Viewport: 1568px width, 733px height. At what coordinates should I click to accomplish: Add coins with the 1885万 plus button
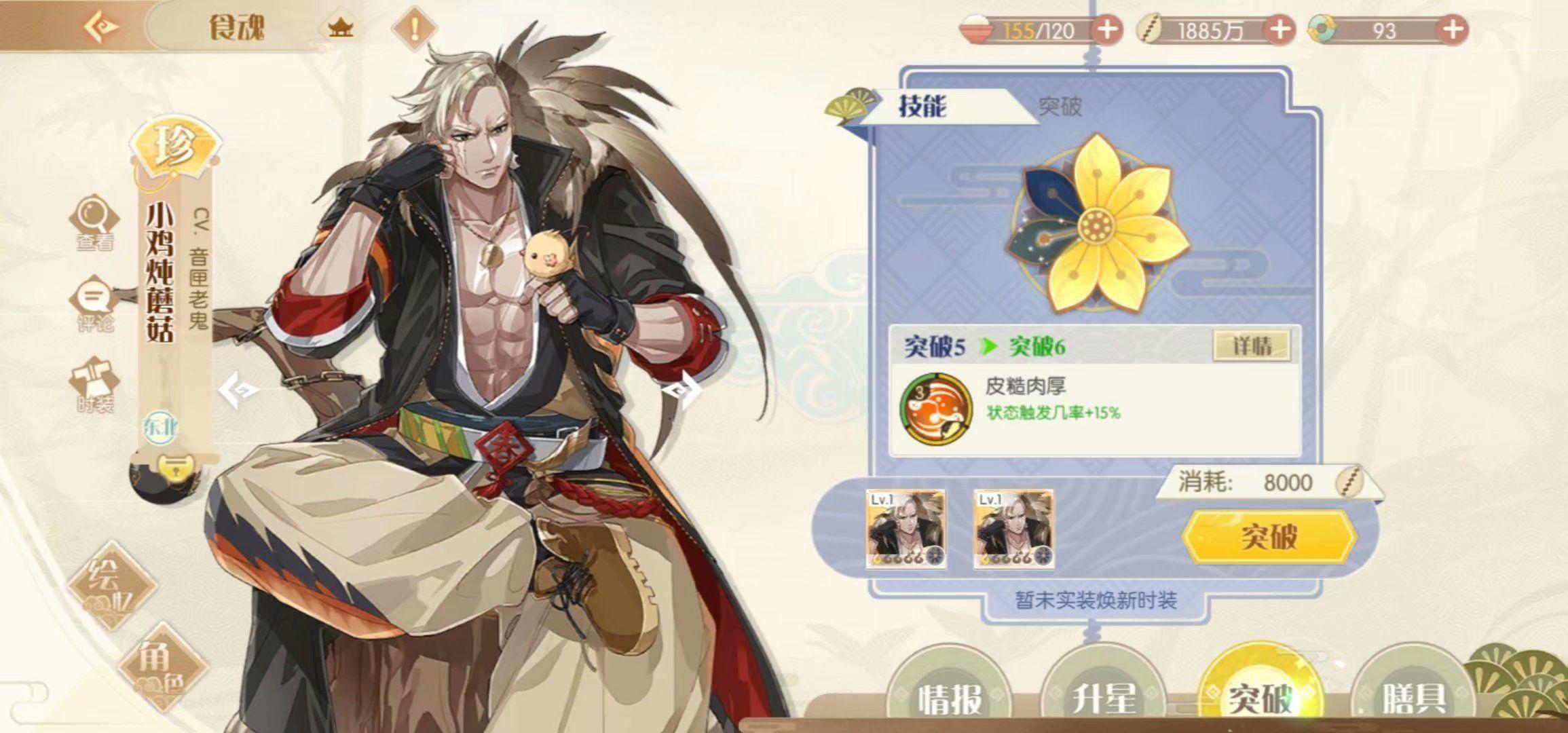pyautogui.click(x=1280, y=30)
